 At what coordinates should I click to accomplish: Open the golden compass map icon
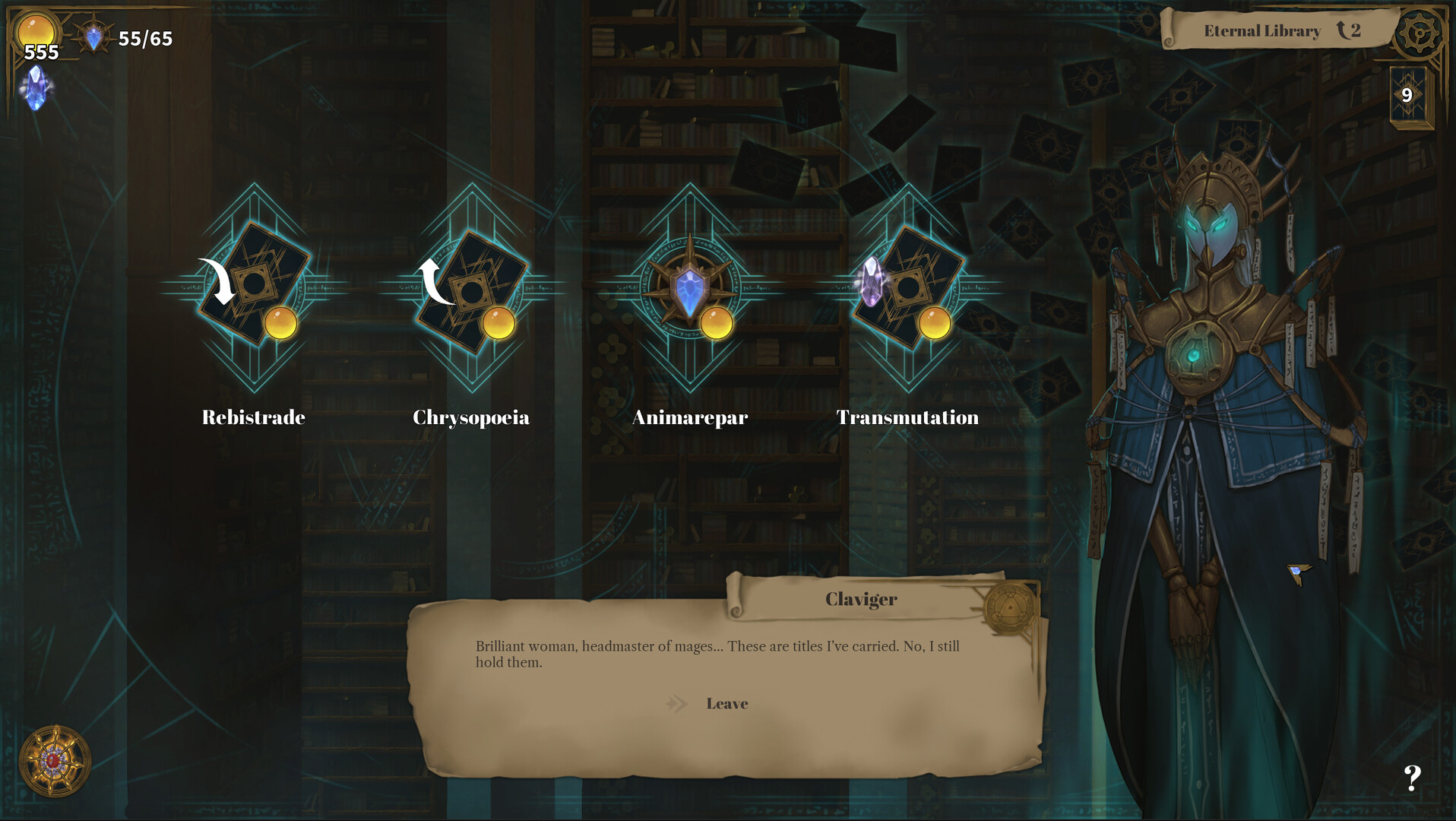click(55, 761)
